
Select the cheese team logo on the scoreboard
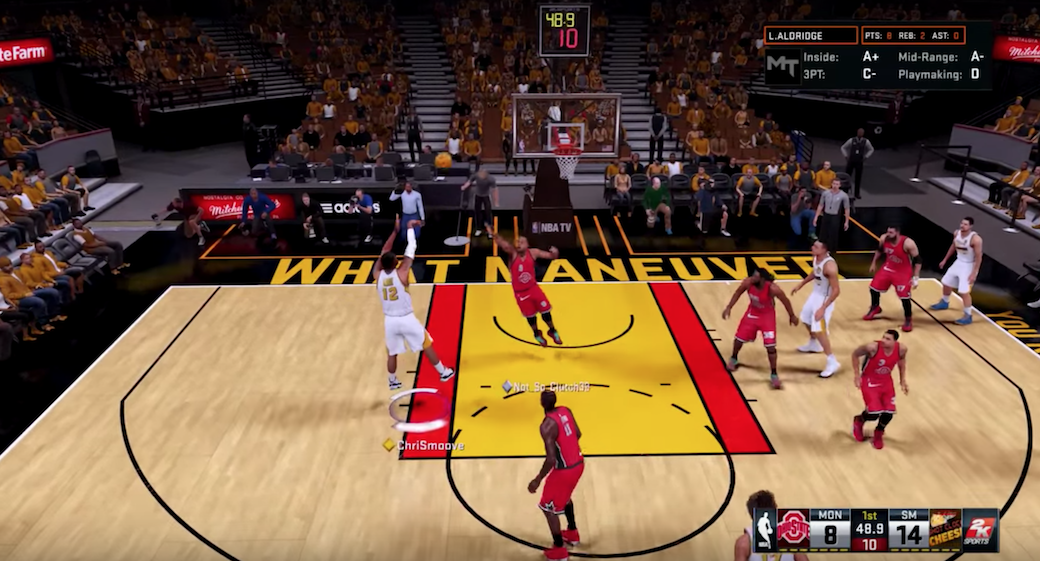click(x=945, y=530)
